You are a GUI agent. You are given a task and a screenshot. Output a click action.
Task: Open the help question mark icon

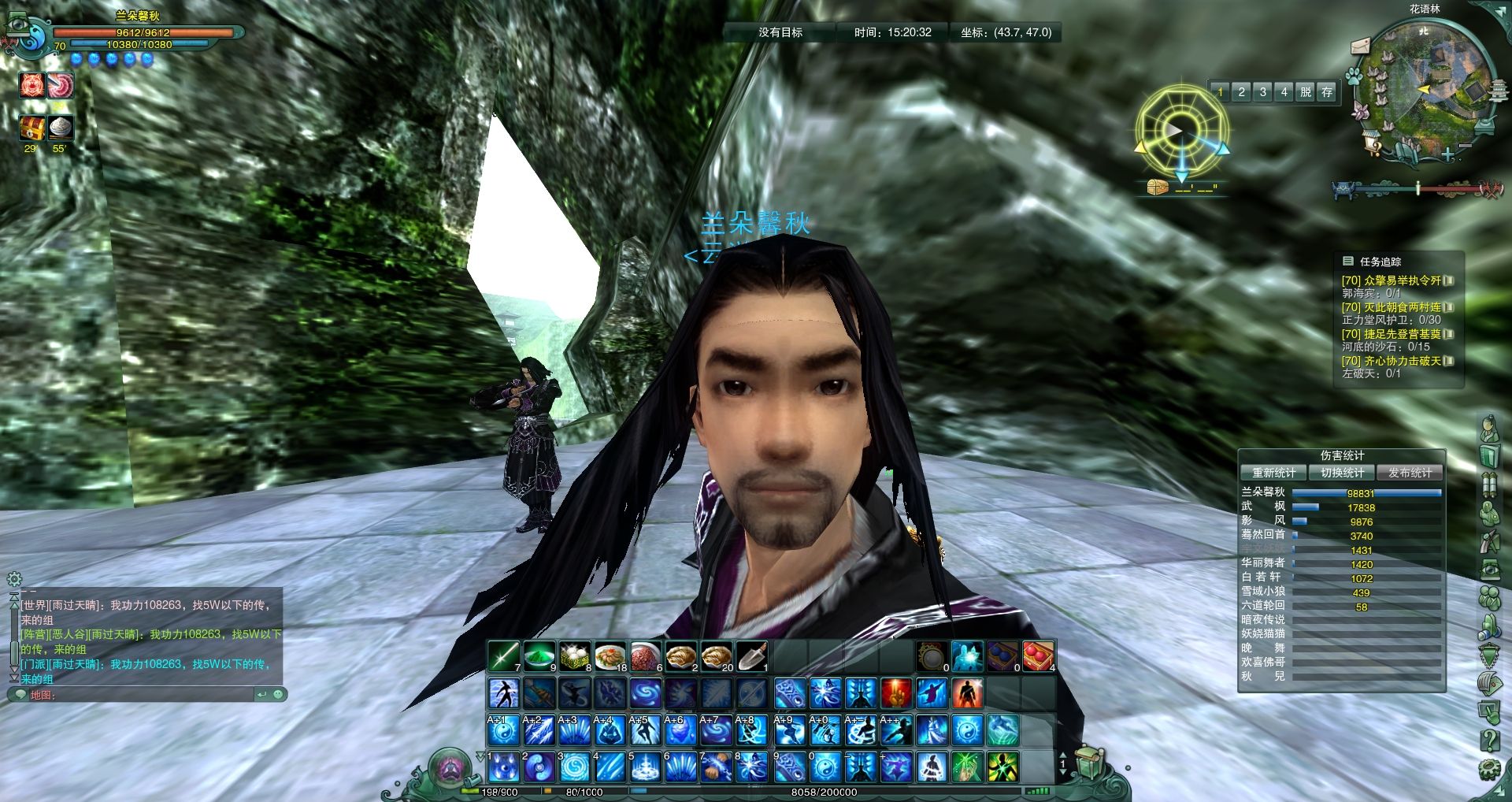[1489, 740]
